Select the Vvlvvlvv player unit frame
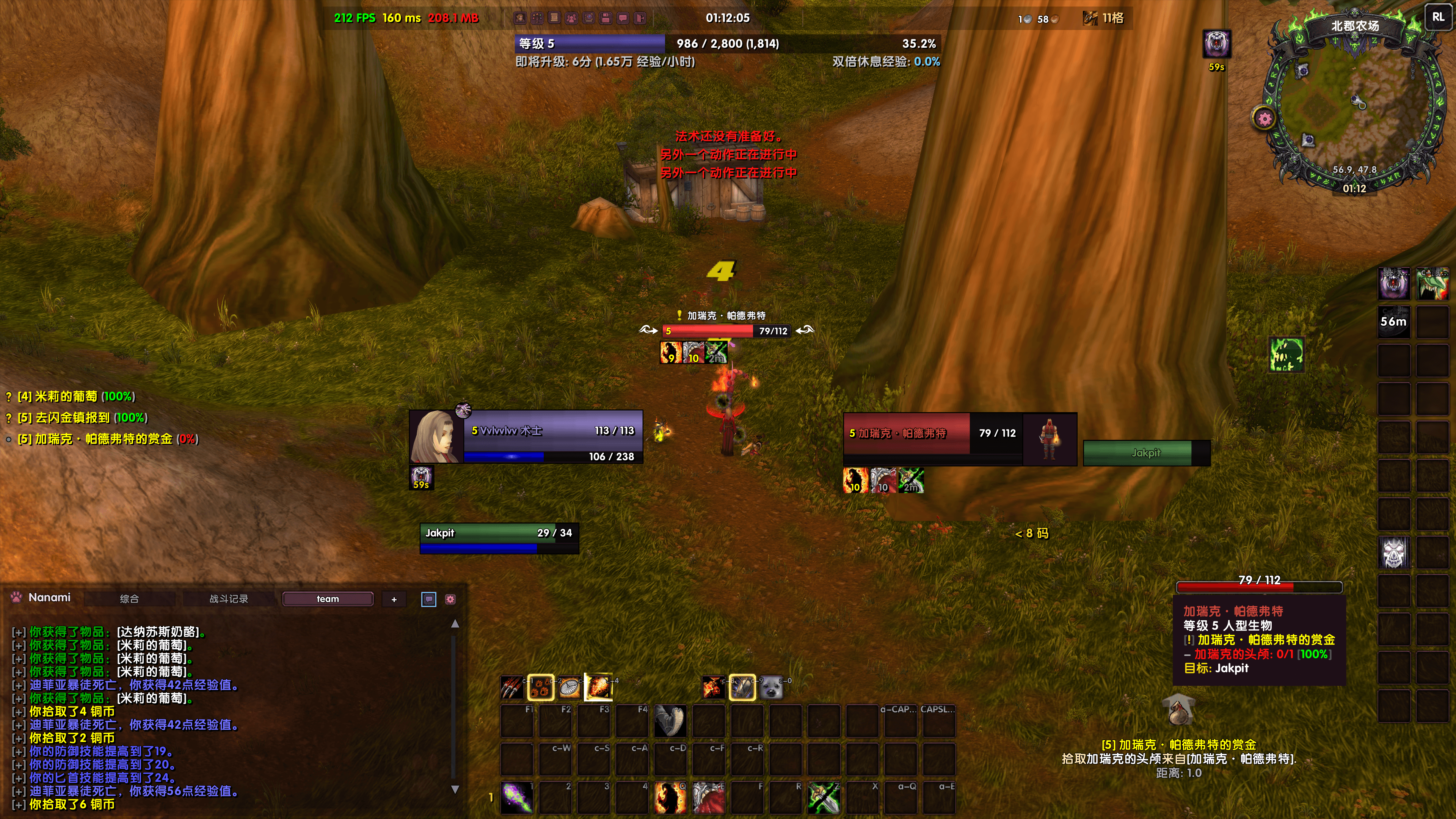Image resolution: width=1456 pixels, height=819 pixels. pyautogui.click(x=526, y=437)
